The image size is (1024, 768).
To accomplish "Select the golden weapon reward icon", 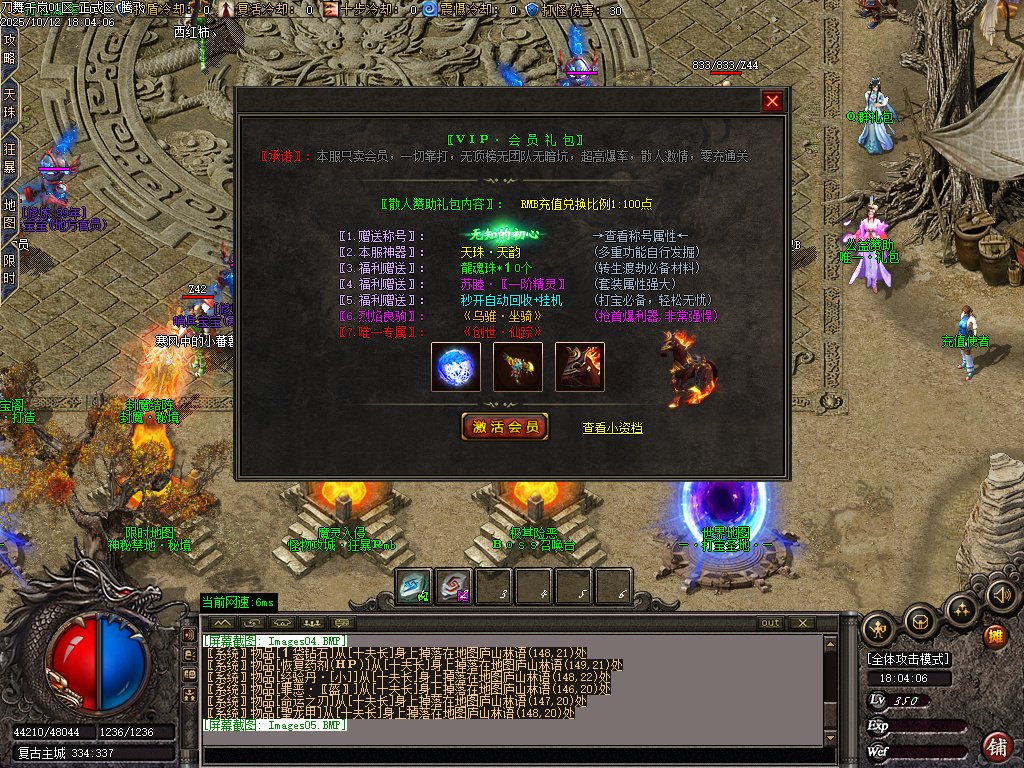I will pyautogui.click(x=518, y=367).
